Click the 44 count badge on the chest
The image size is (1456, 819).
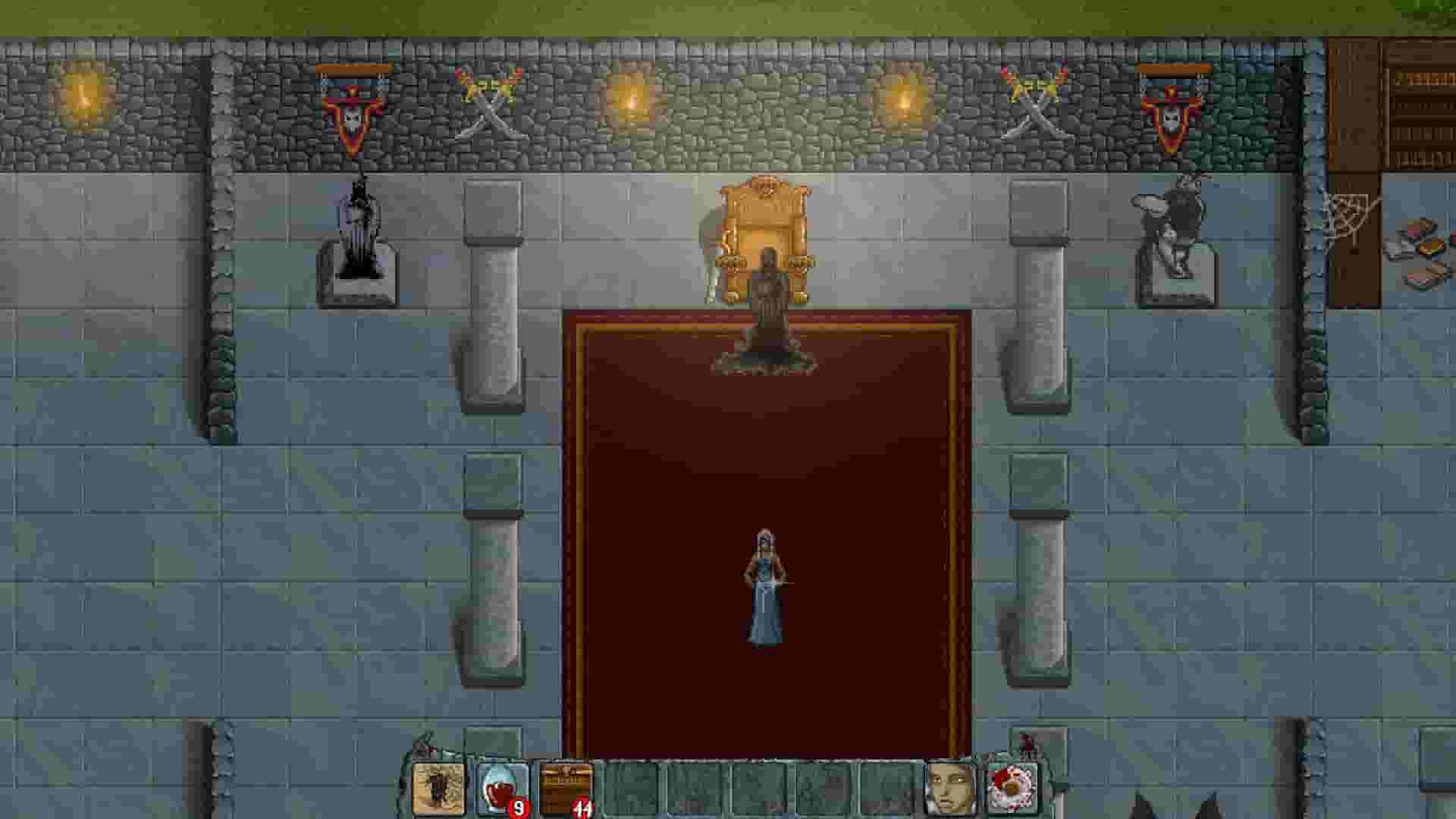click(x=582, y=808)
